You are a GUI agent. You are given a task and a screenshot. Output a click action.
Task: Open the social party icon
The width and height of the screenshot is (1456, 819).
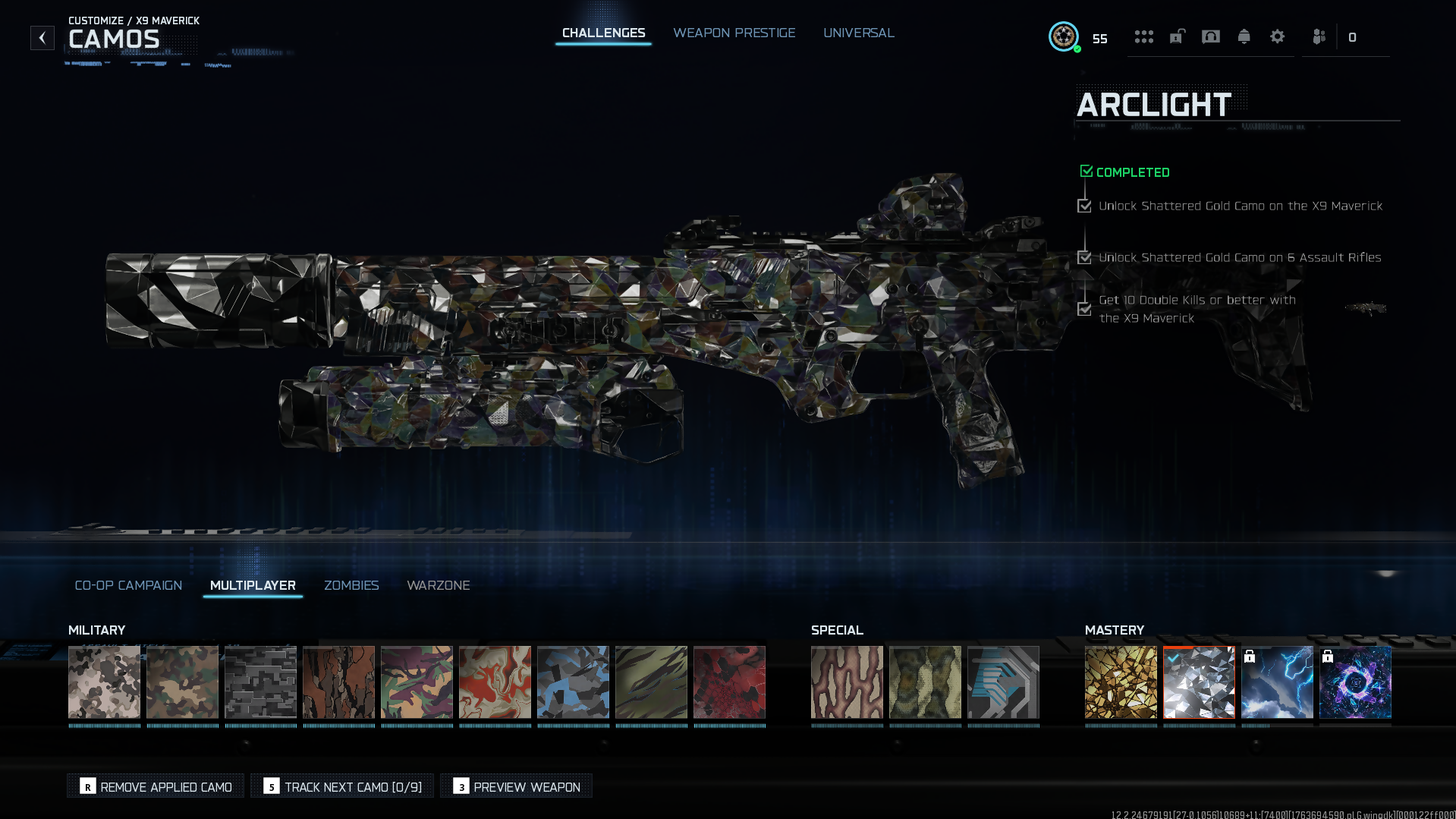click(1319, 37)
